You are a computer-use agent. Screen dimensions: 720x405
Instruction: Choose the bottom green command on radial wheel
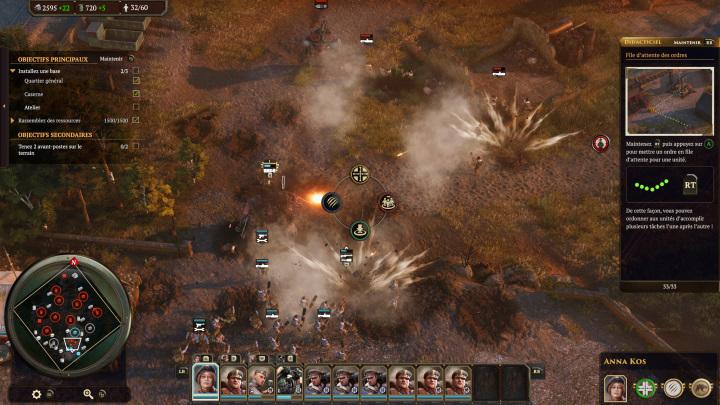[x=359, y=231]
